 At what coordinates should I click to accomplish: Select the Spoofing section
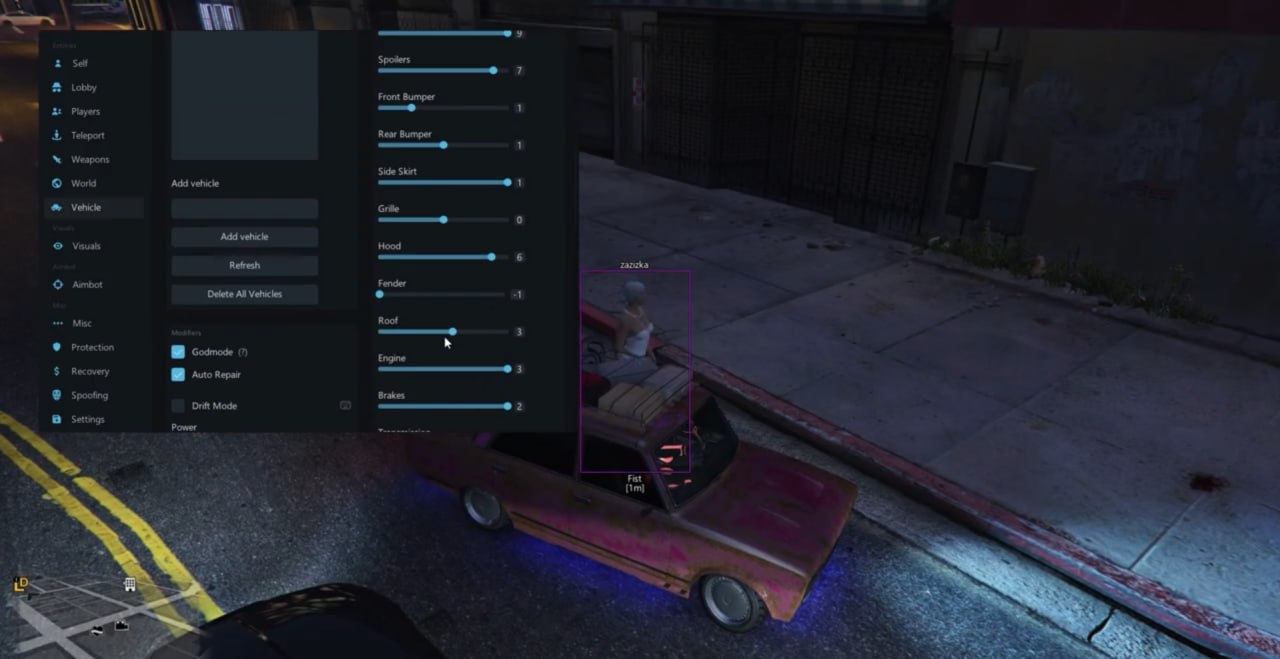point(89,395)
